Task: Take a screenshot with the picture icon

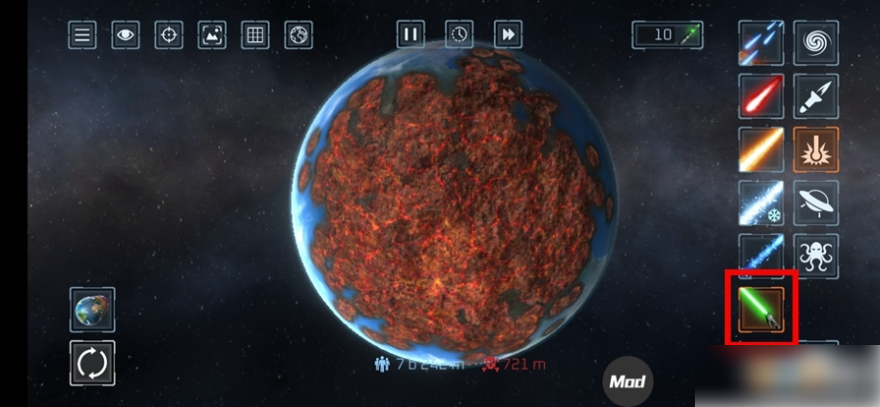Action: tap(212, 35)
